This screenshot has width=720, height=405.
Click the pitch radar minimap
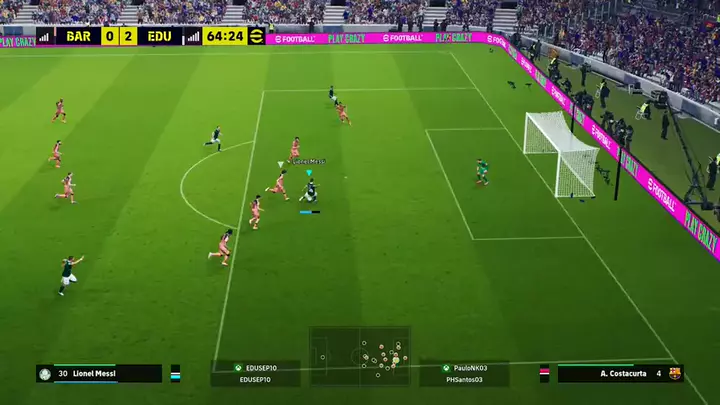tap(360, 355)
